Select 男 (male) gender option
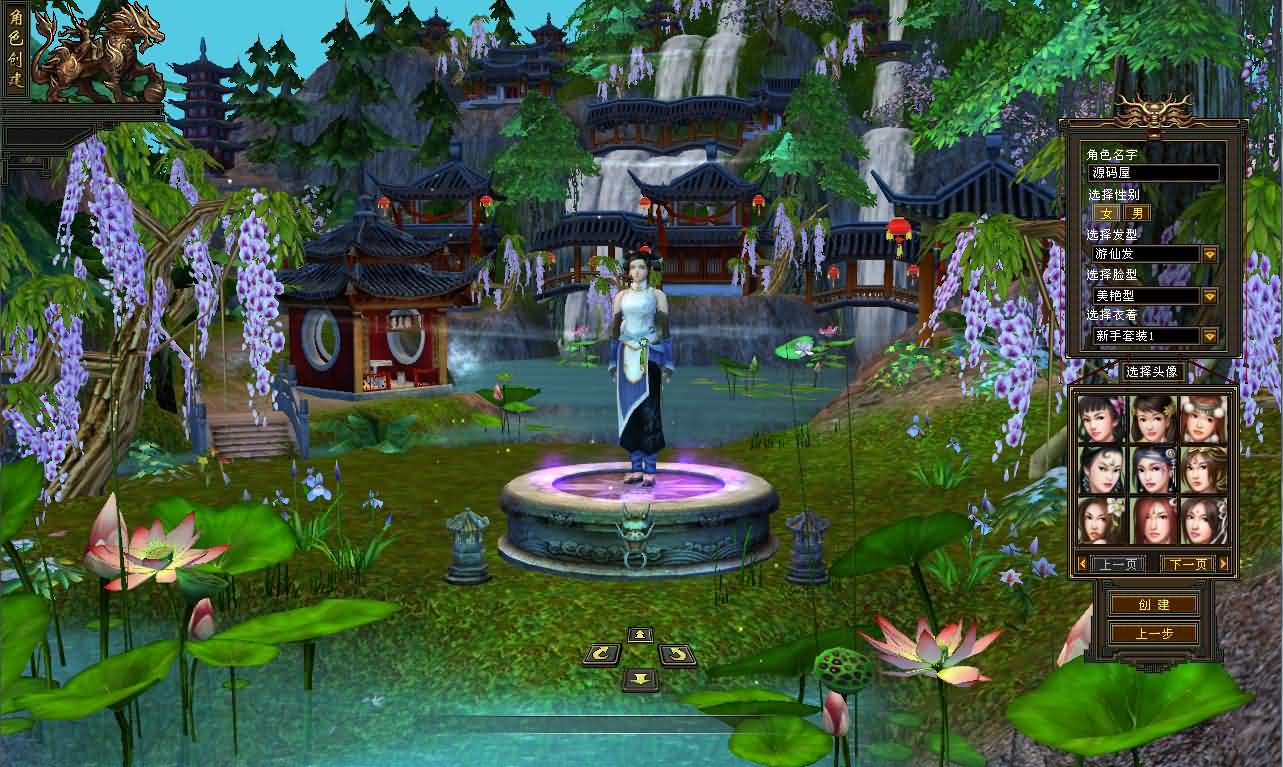The width and height of the screenshot is (1283, 767). pos(1135,212)
